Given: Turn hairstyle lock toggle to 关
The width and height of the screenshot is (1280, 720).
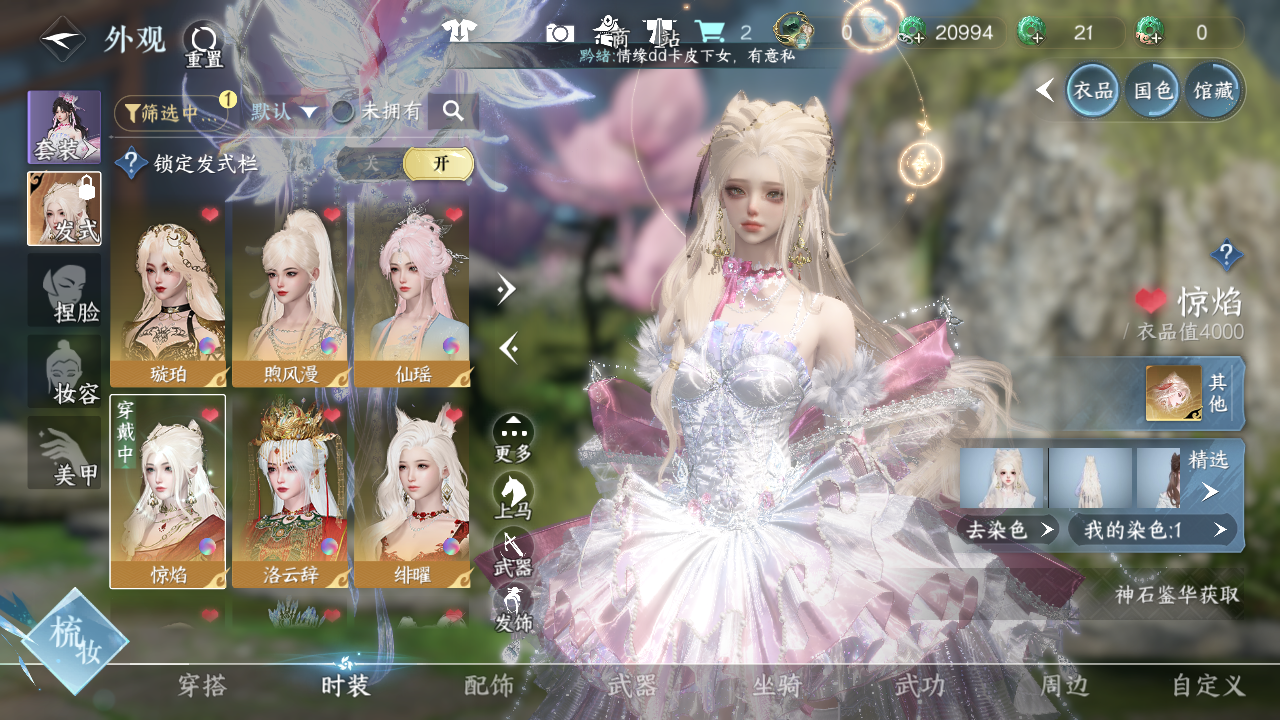Looking at the screenshot, I should point(370,164).
